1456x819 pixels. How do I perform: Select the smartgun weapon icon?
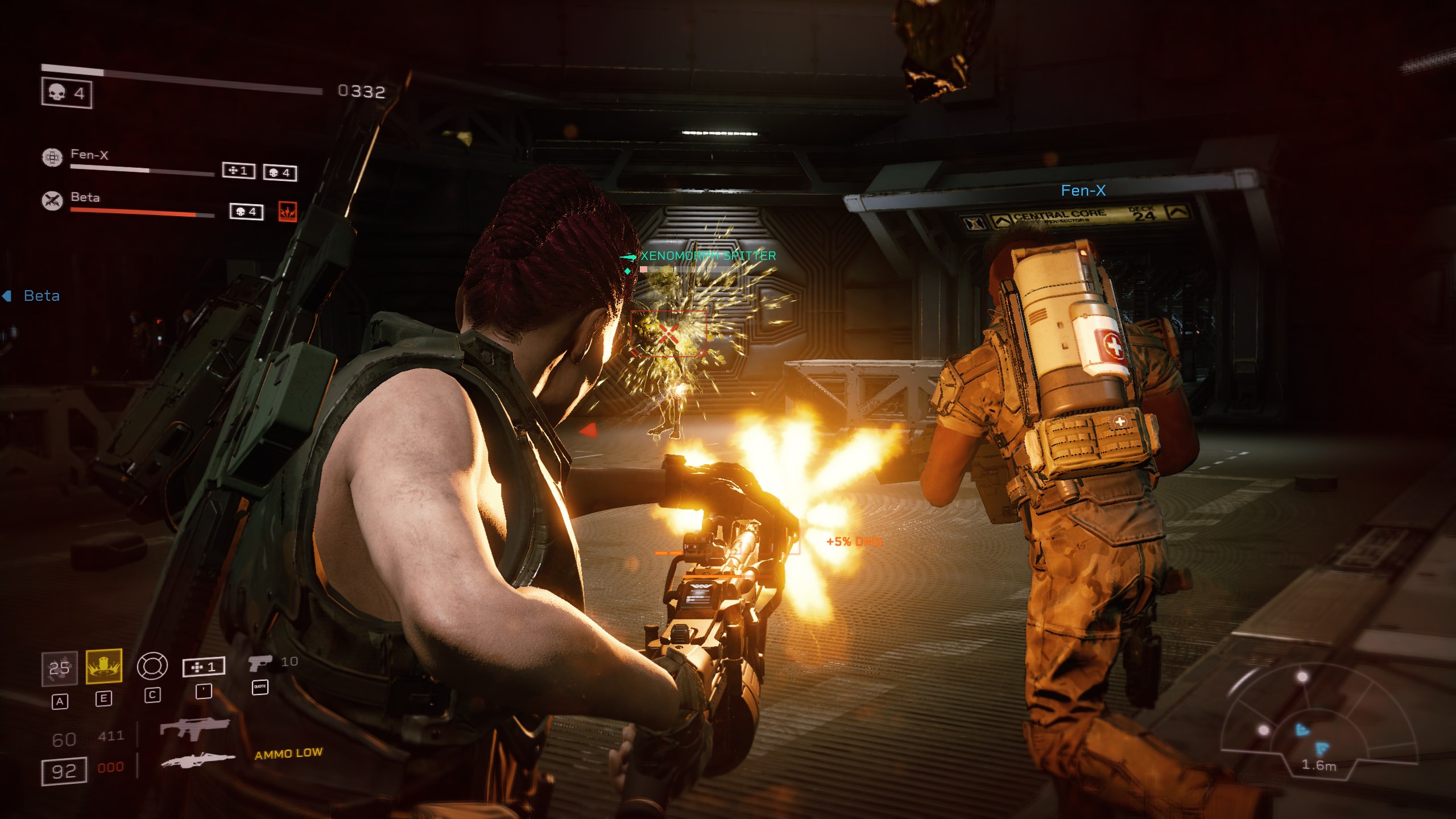coord(197,759)
